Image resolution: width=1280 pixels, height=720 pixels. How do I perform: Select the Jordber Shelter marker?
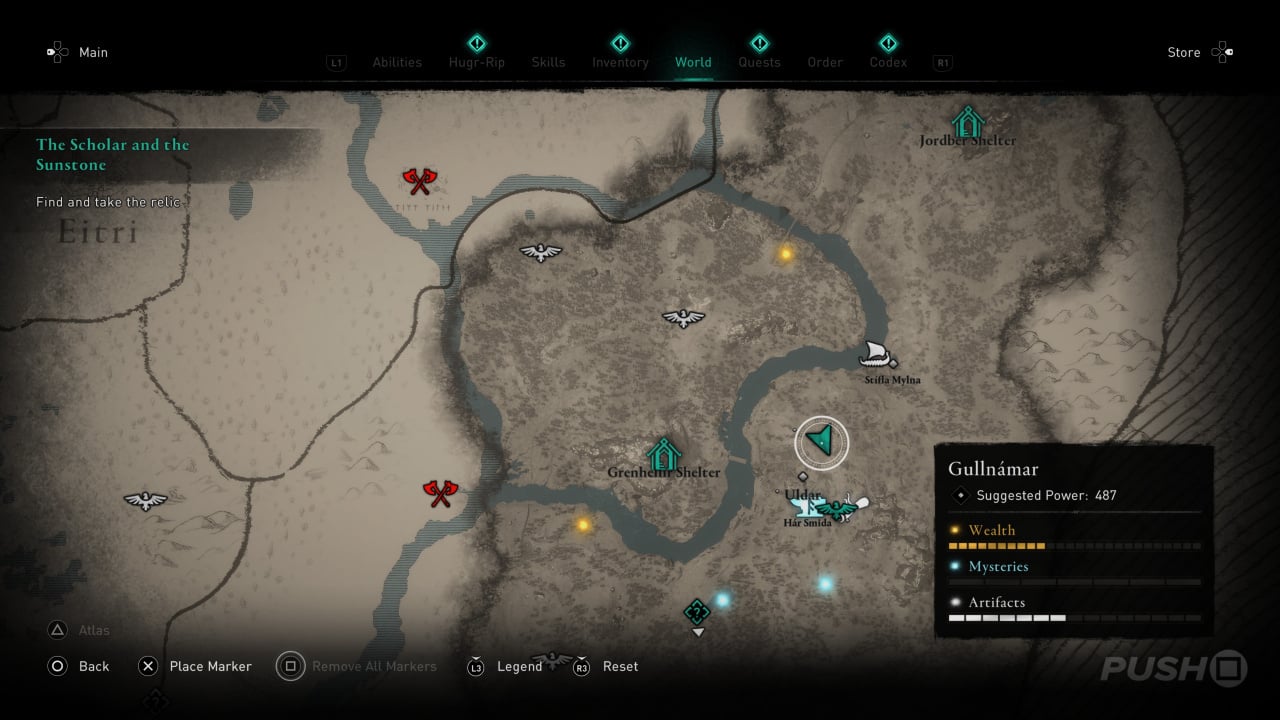967,123
